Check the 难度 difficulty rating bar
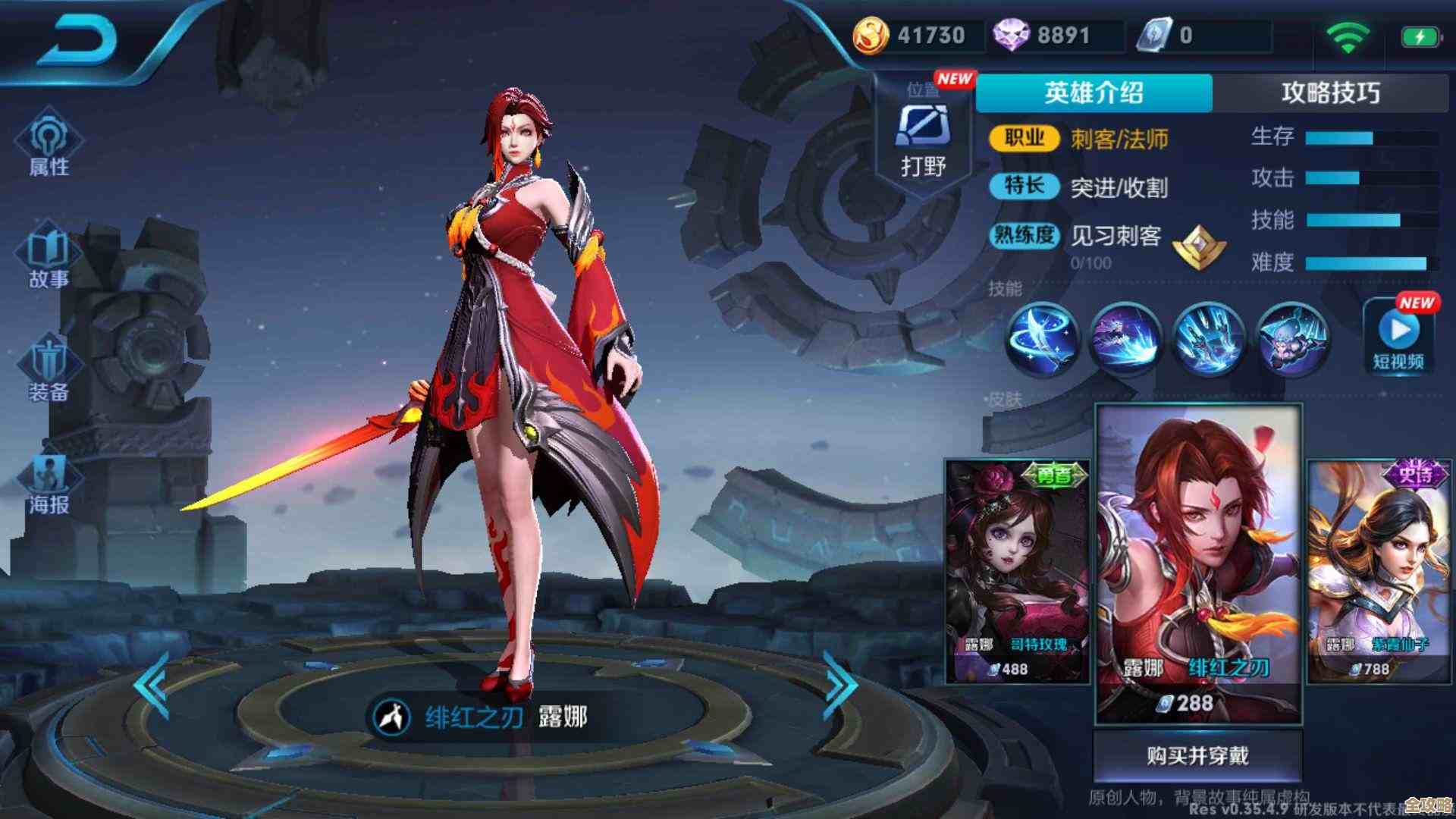1456x819 pixels. pos(1365,262)
